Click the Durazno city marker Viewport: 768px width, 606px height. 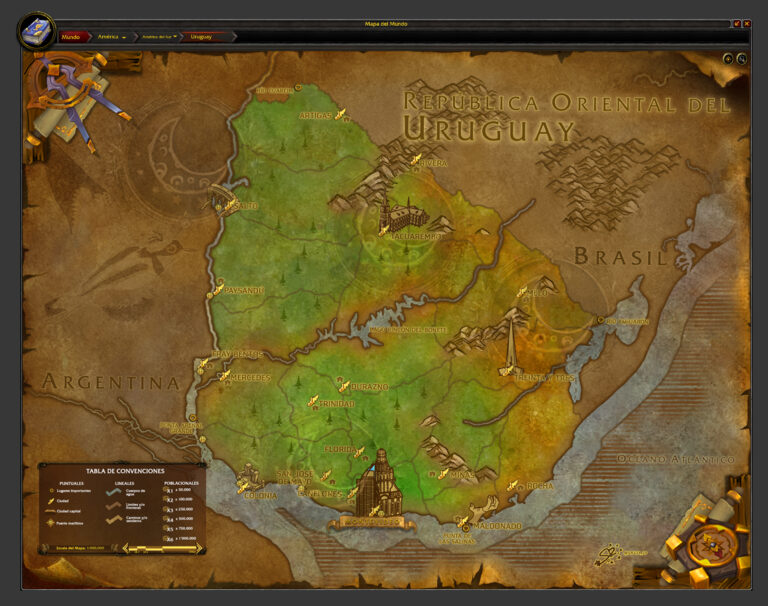pyautogui.click(x=345, y=385)
